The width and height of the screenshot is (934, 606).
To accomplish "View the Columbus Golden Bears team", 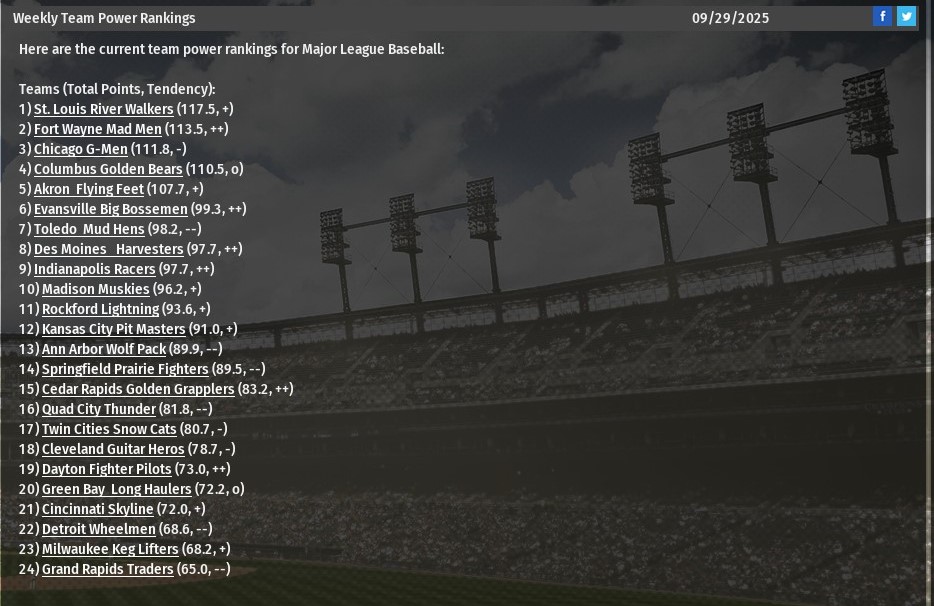I will pos(108,169).
